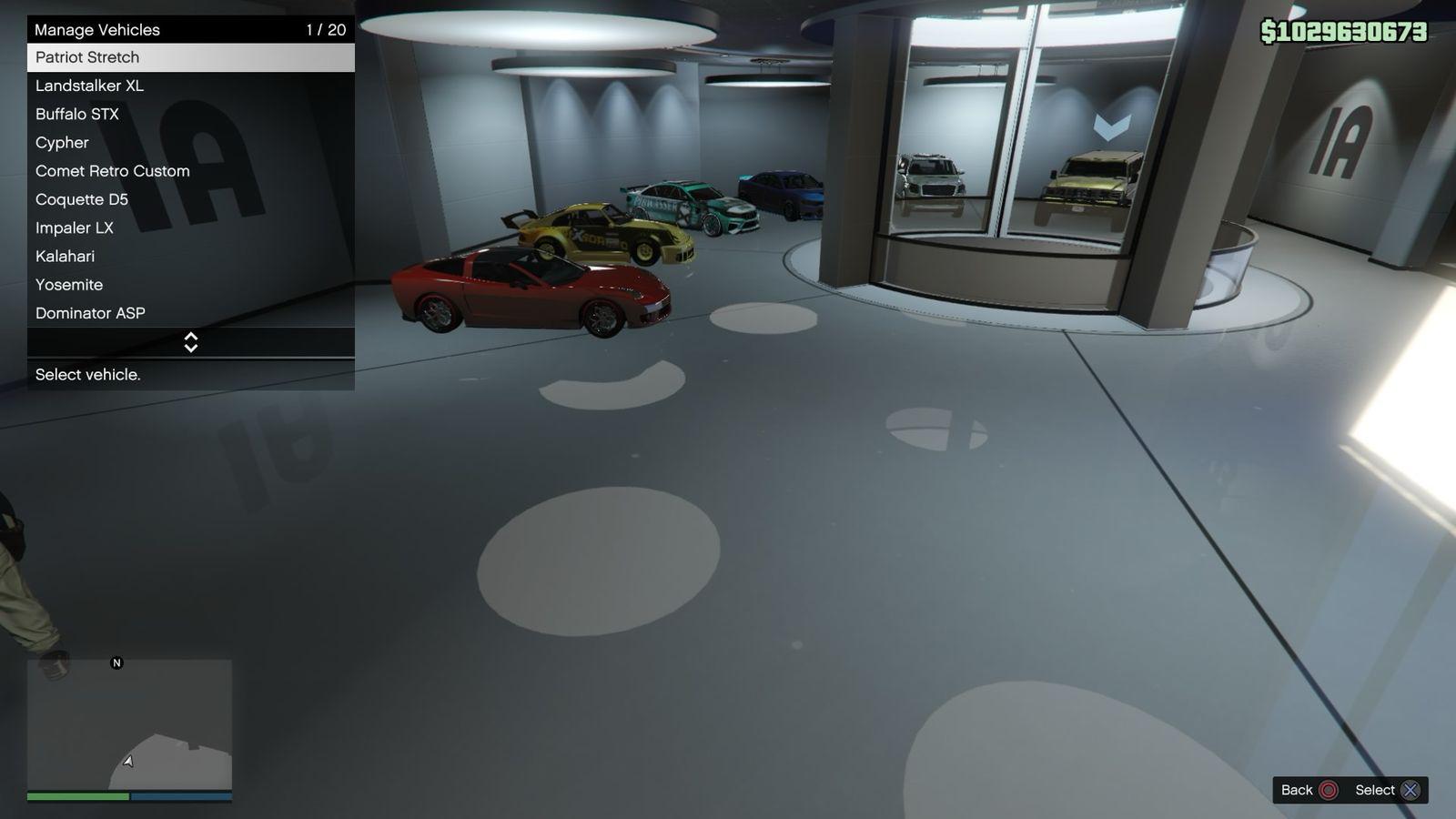
Task: Open the minimap
Action: point(129,724)
